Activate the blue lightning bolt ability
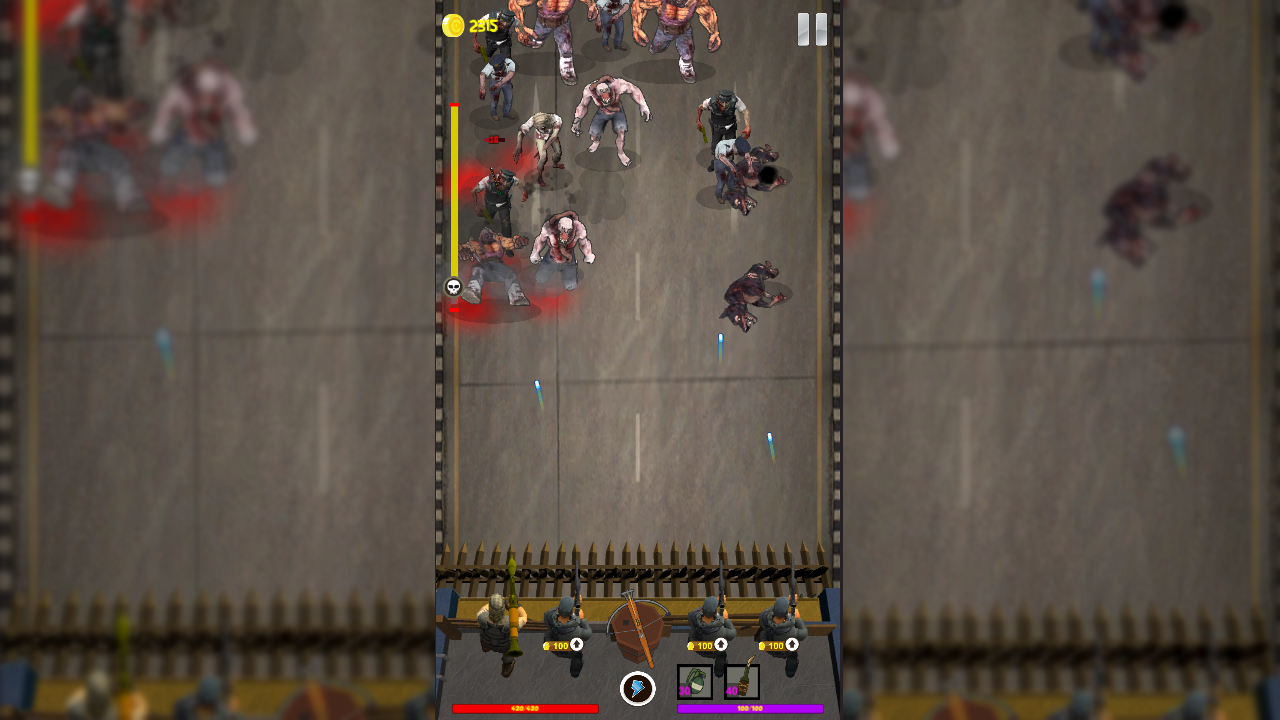This screenshot has height=720, width=1280. click(x=637, y=687)
